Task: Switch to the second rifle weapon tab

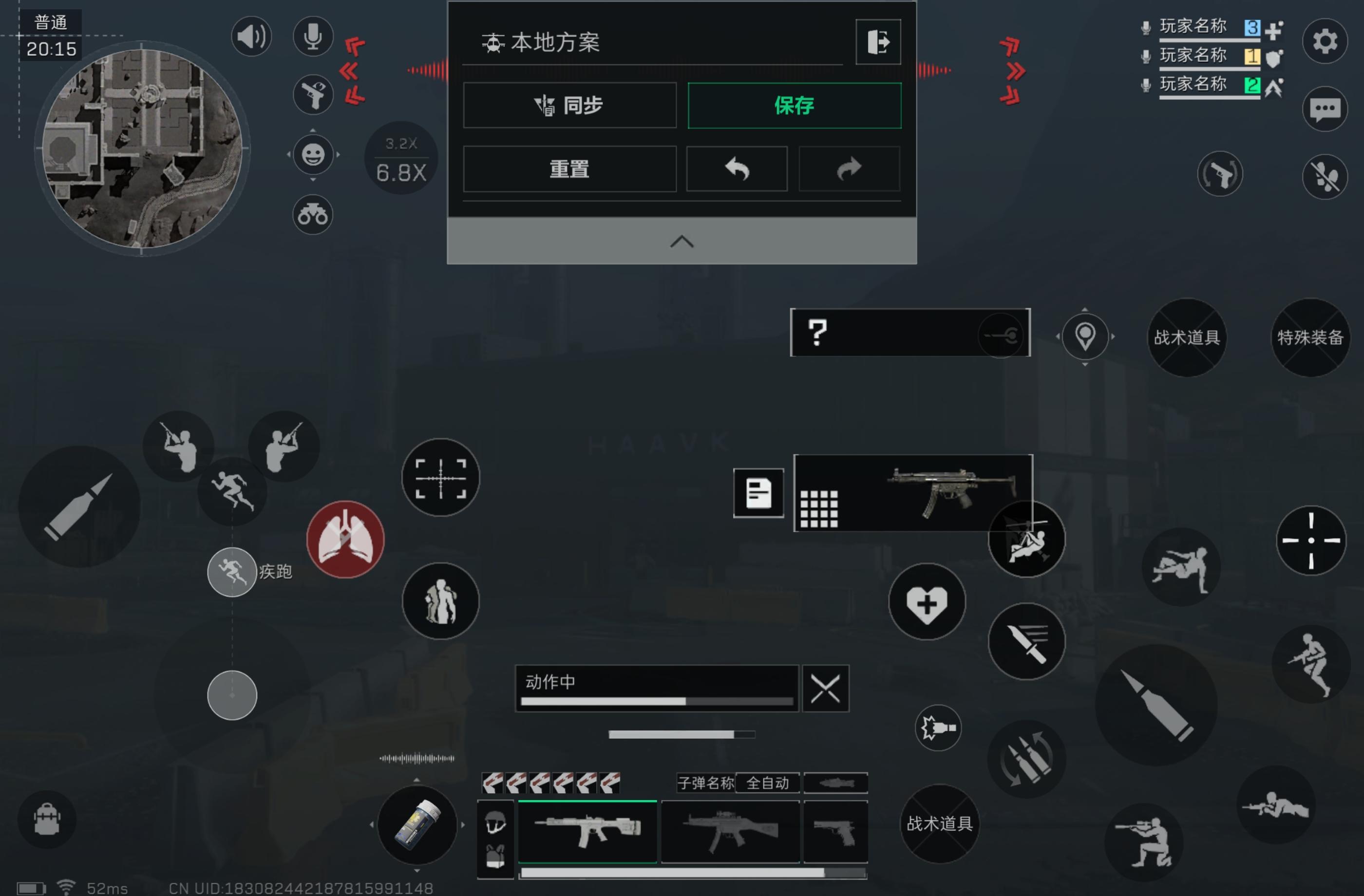Action: pyautogui.click(x=729, y=832)
